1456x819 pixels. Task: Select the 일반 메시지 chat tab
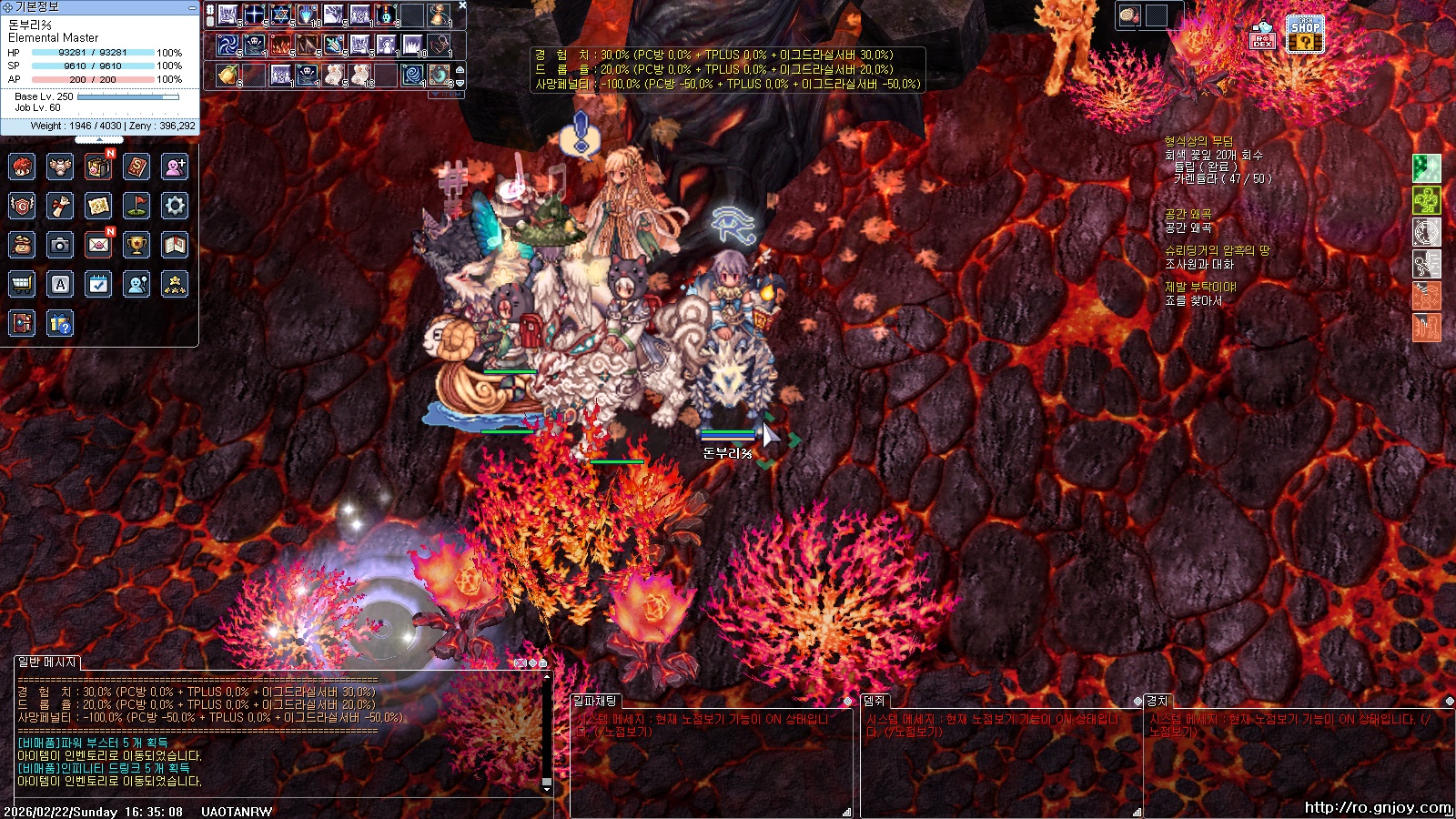coord(47,662)
